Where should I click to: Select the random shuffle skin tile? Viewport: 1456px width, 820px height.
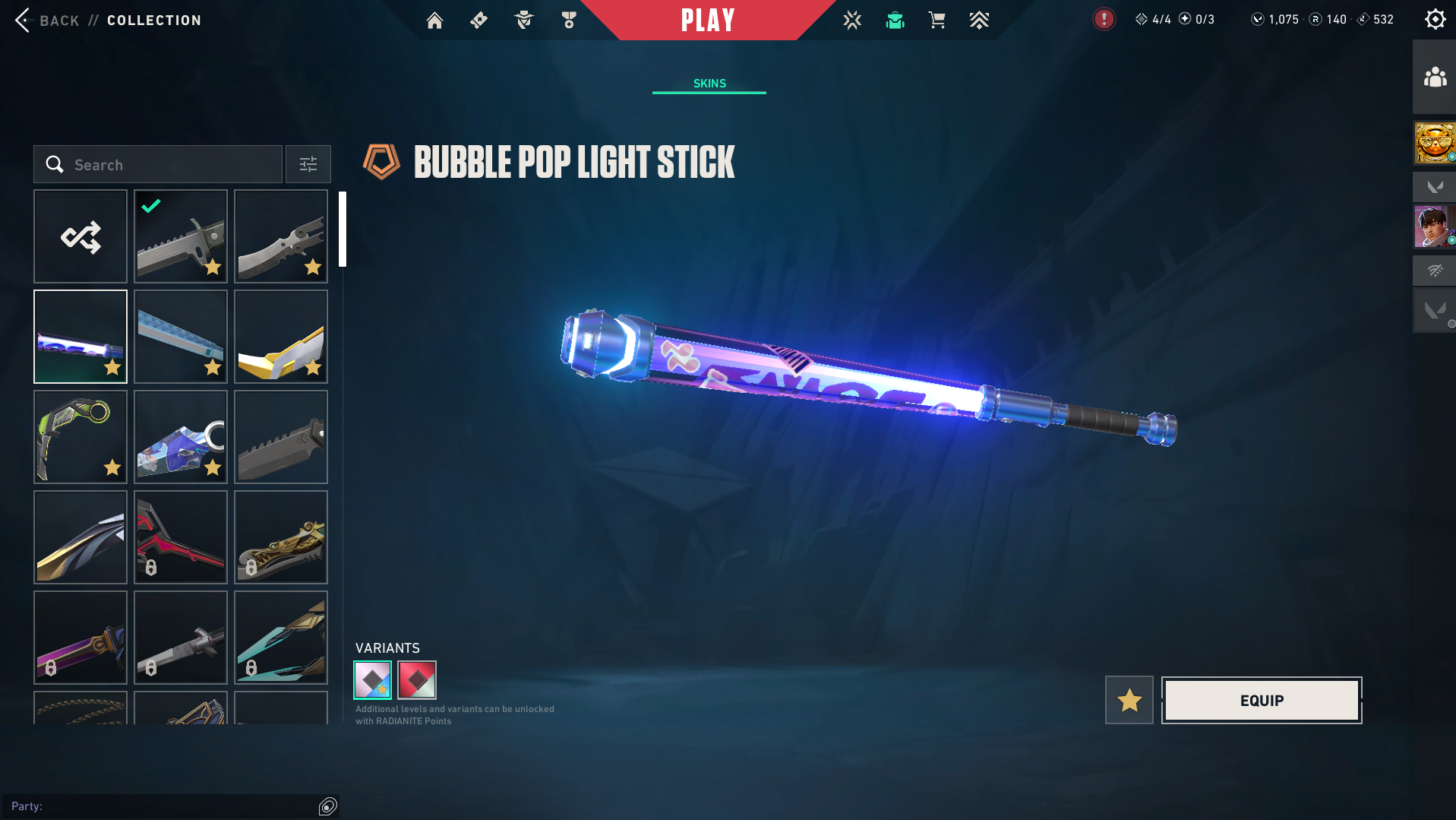click(81, 237)
